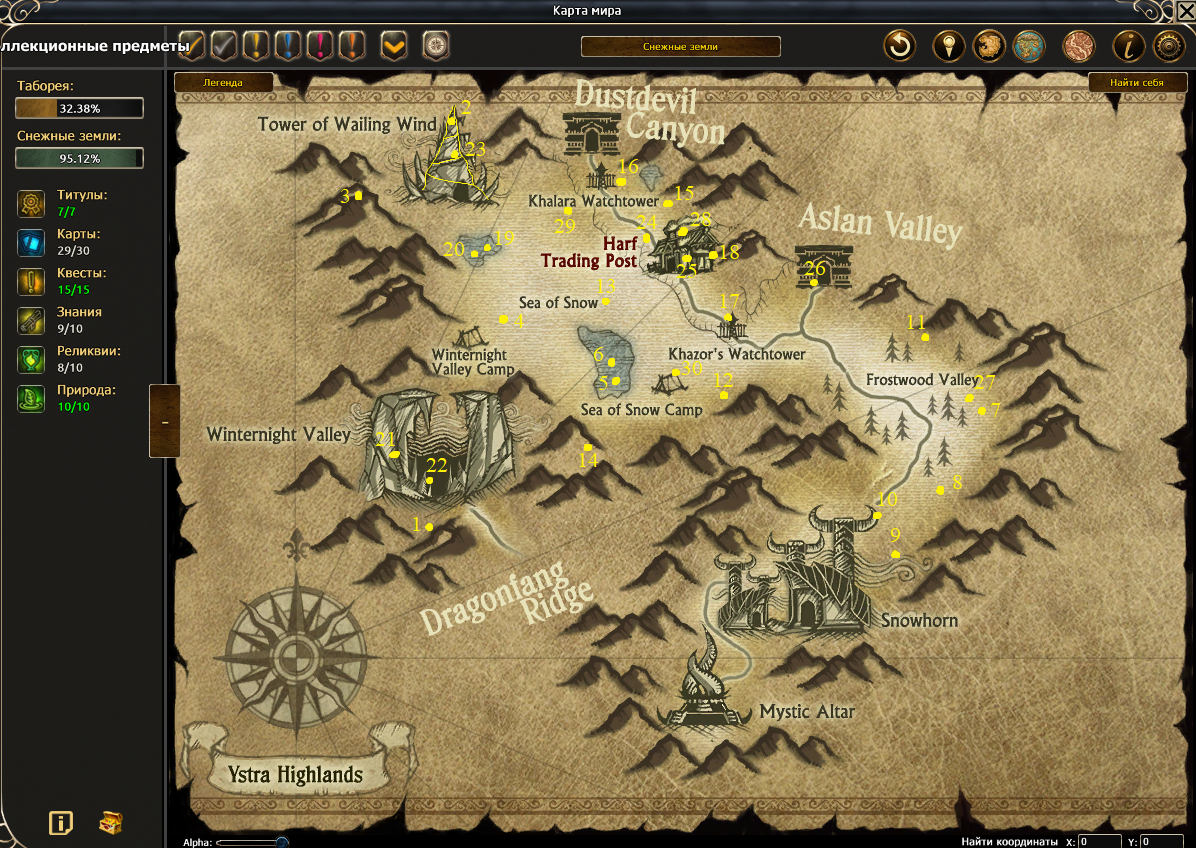Open the Легенда map legend
The height and width of the screenshot is (848, 1196).
224,83
